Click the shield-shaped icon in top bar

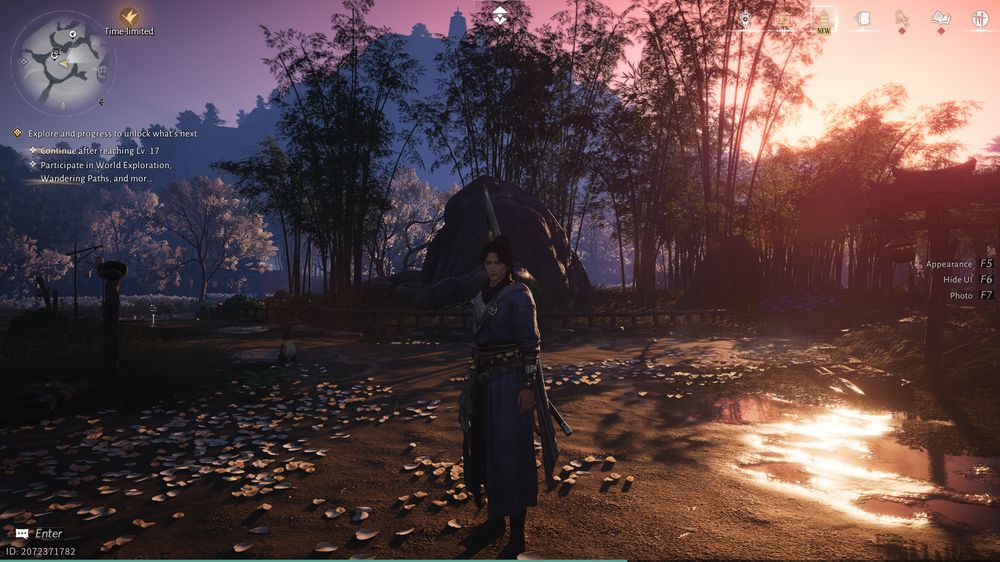click(x=746, y=18)
